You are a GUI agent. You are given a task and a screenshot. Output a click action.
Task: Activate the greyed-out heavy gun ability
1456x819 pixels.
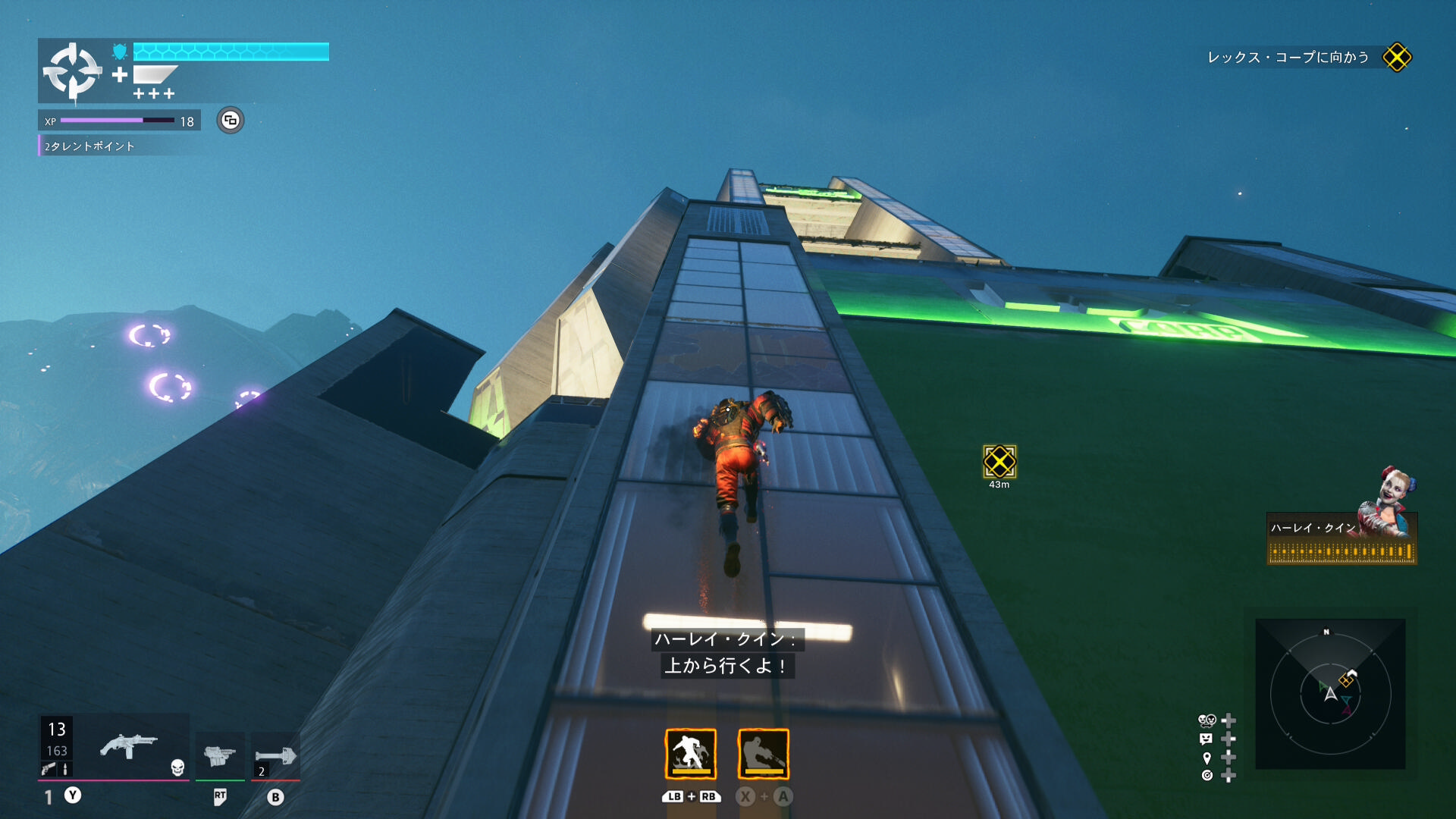coord(763,754)
